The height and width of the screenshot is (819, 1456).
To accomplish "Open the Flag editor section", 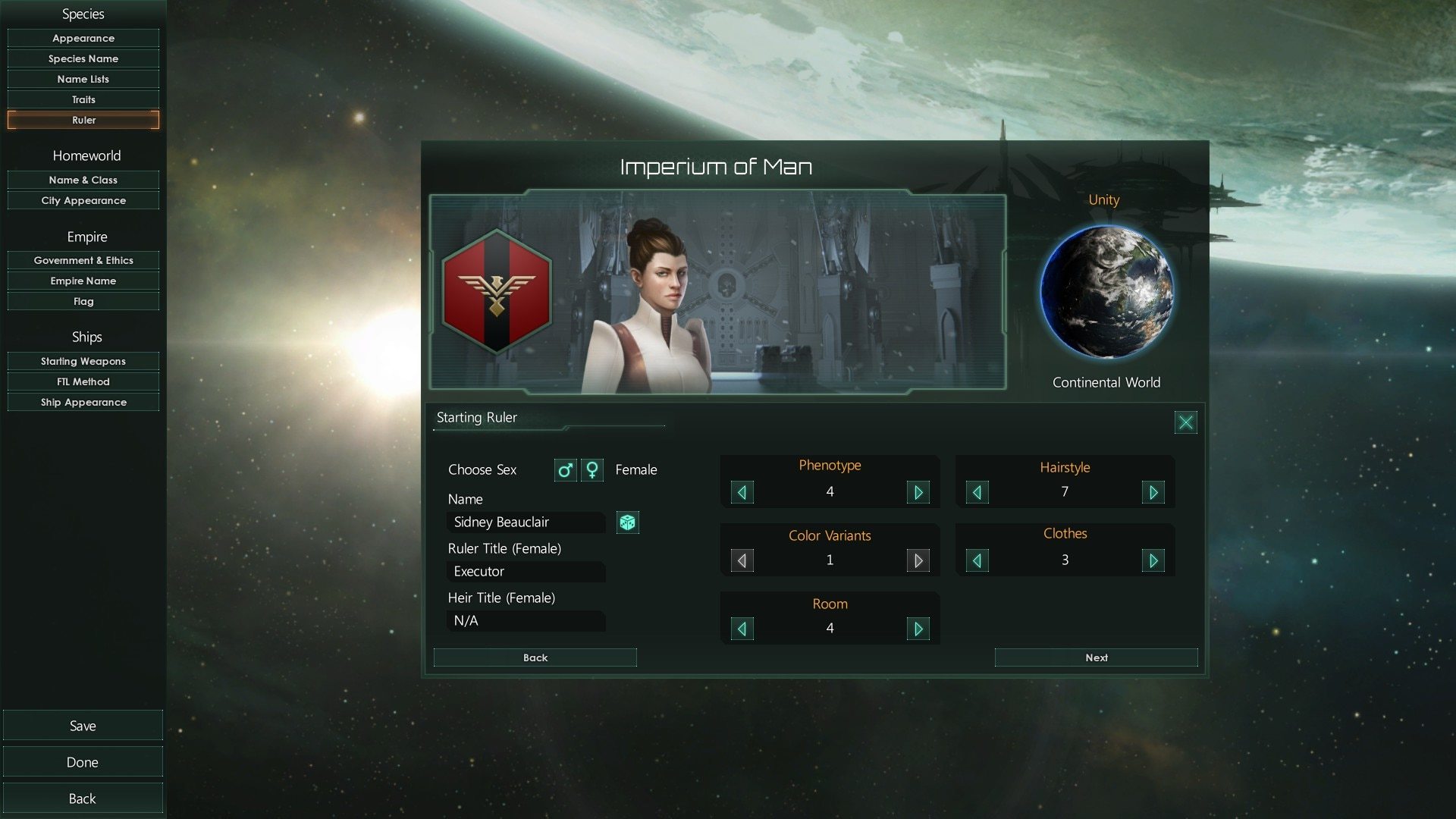I will (x=83, y=301).
